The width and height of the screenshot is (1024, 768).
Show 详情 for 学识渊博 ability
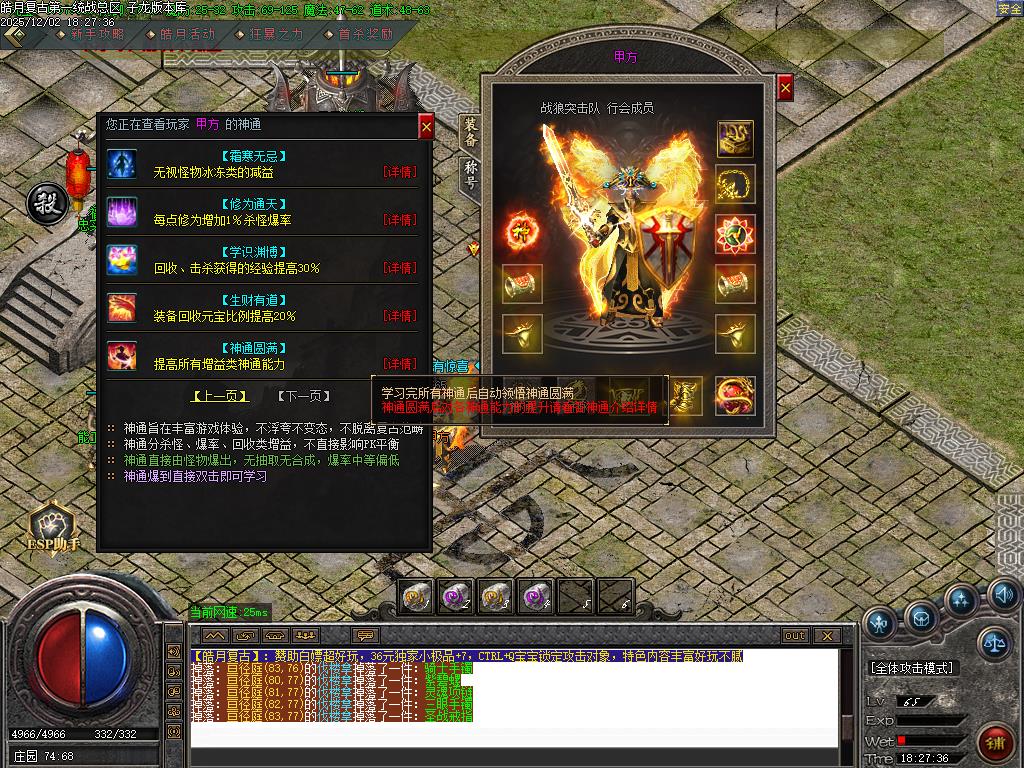click(400, 268)
